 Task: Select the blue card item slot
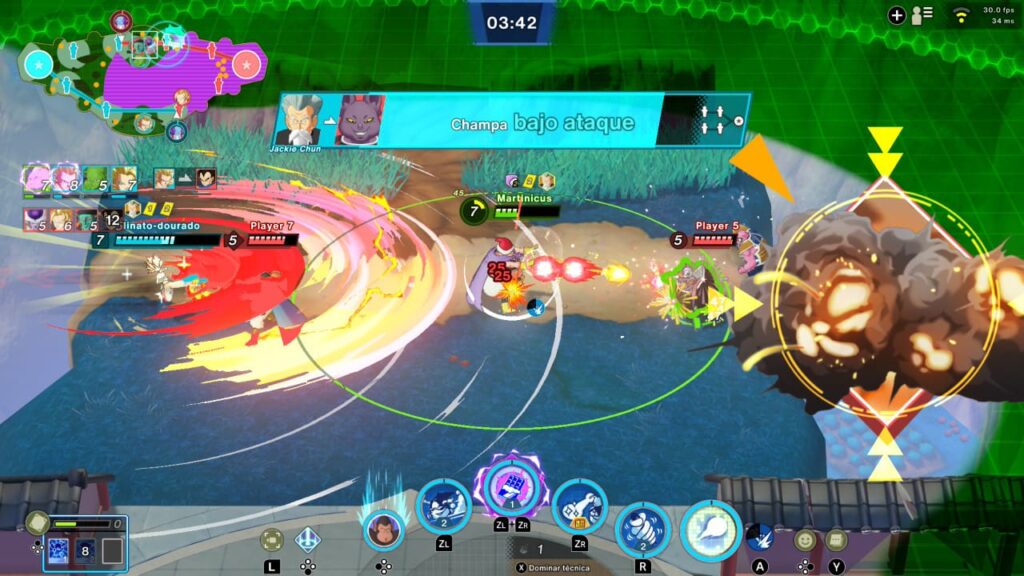click(x=58, y=551)
